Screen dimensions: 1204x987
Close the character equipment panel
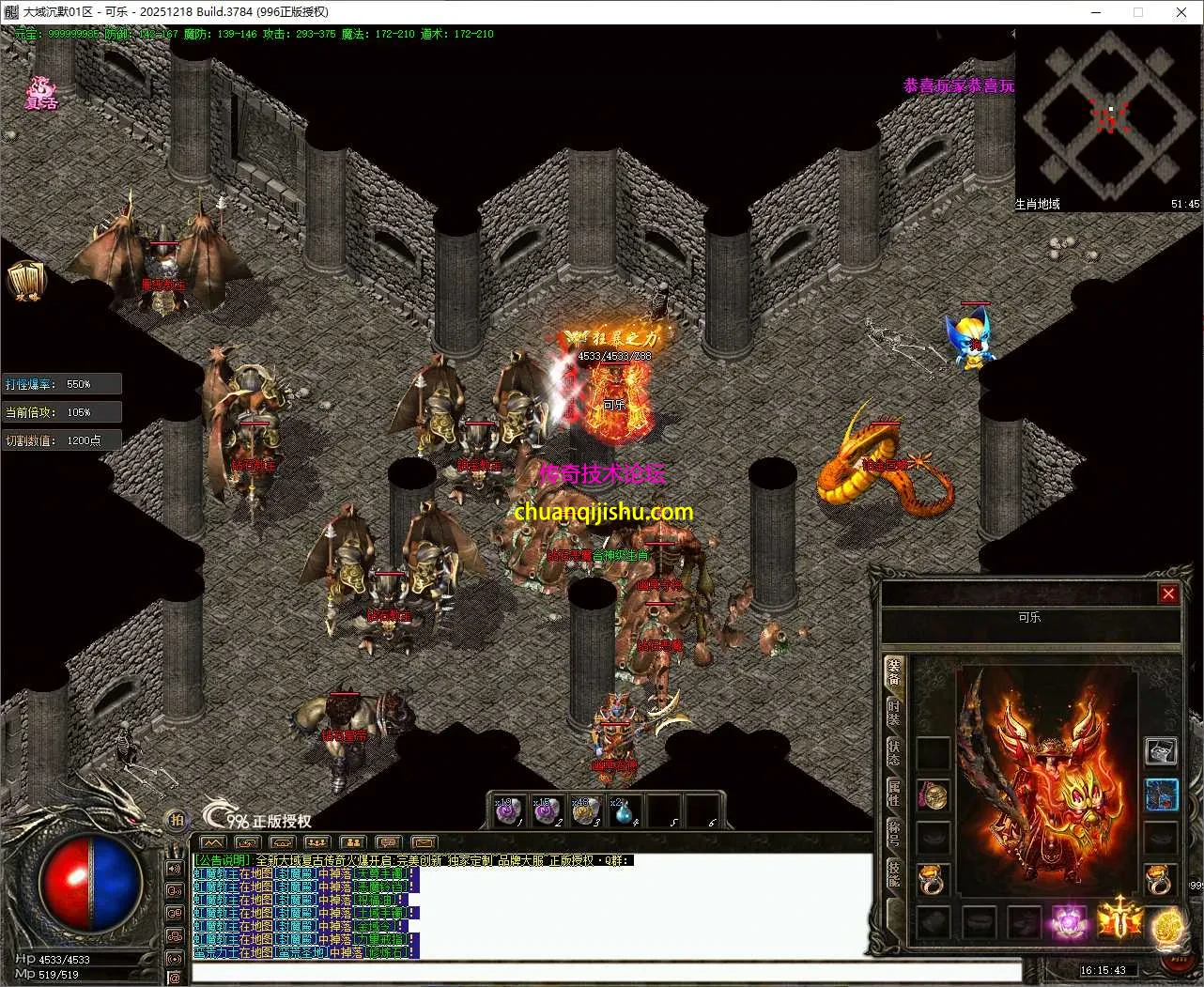[1168, 594]
